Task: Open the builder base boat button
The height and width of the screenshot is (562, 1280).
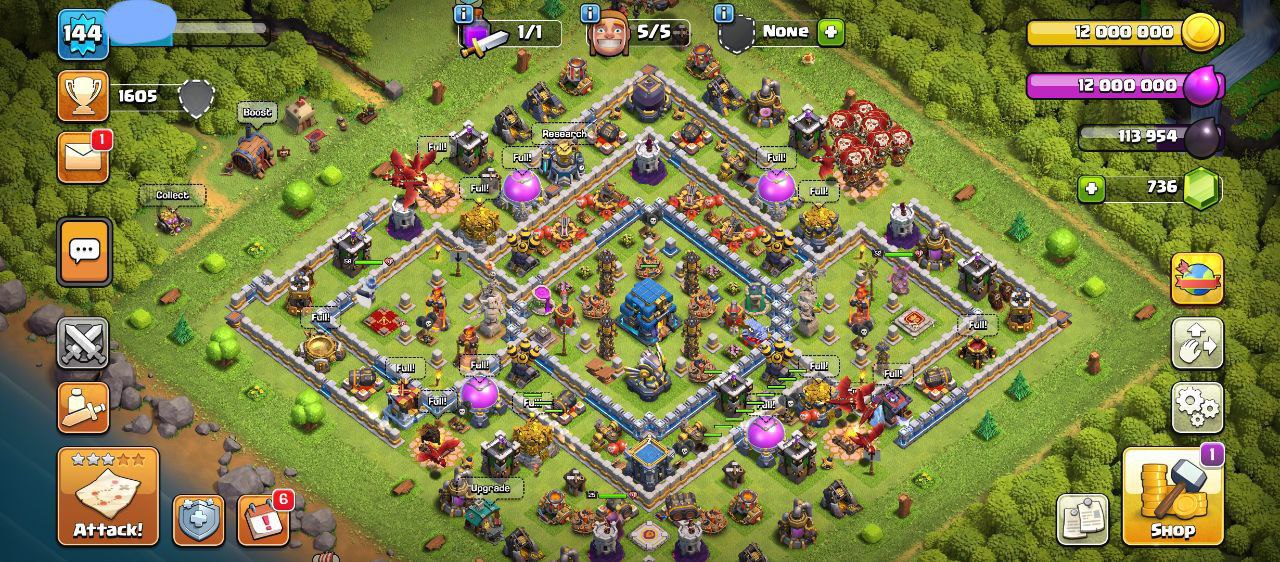Action: tap(83, 407)
